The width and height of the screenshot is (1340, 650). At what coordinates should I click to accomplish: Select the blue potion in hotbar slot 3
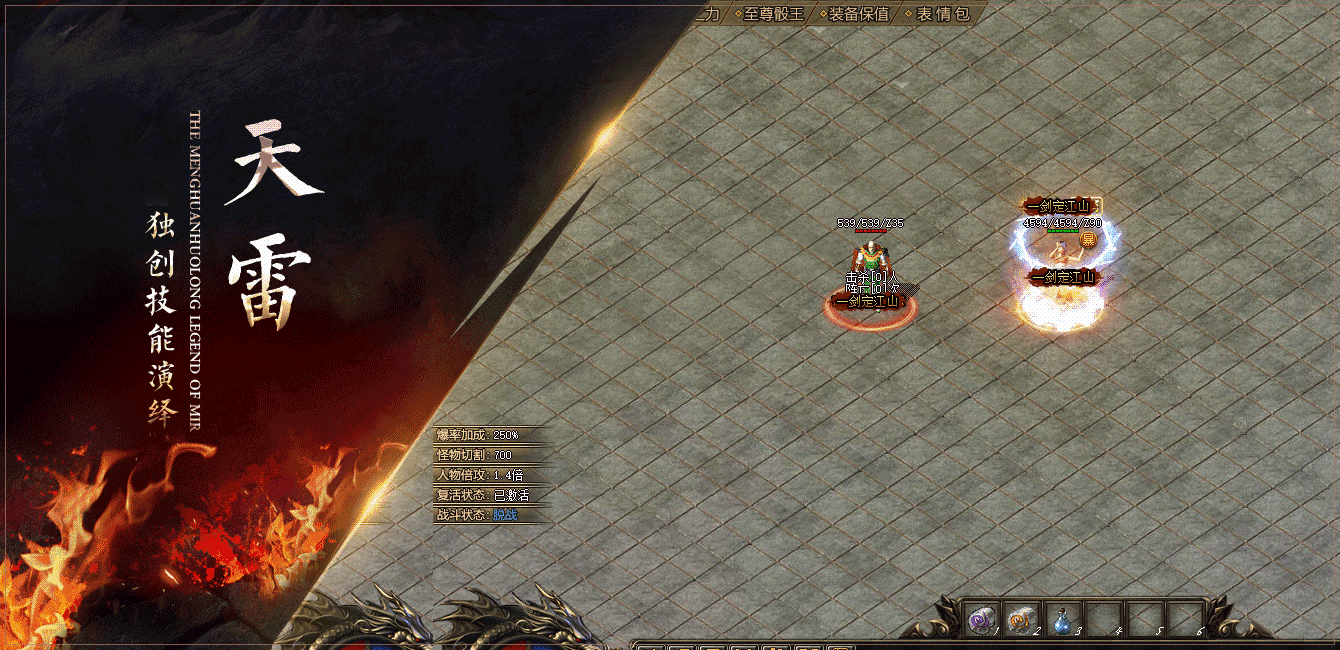[1063, 619]
